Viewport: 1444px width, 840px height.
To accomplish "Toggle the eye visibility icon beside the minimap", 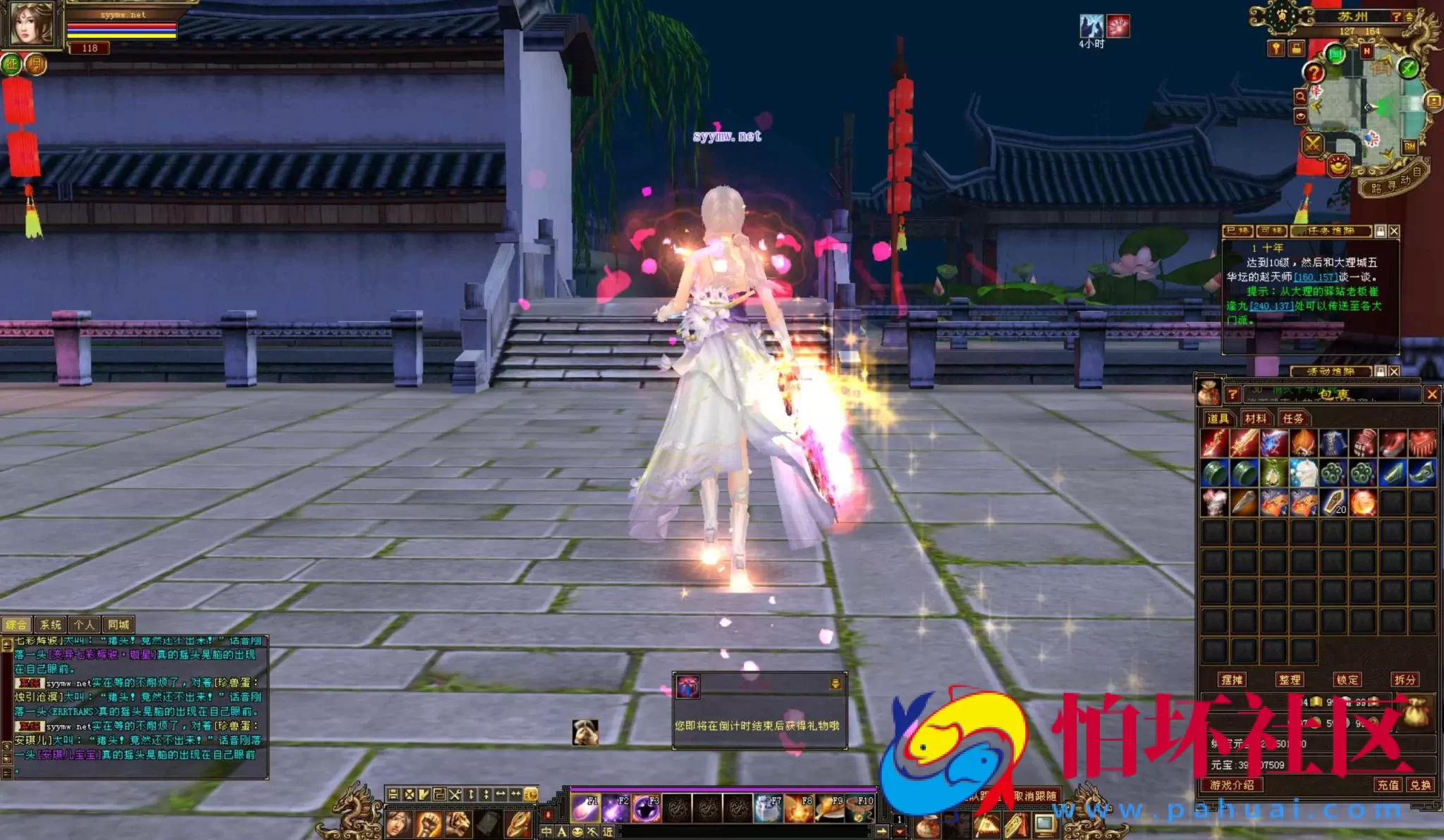I will click(x=1301, y=116).
